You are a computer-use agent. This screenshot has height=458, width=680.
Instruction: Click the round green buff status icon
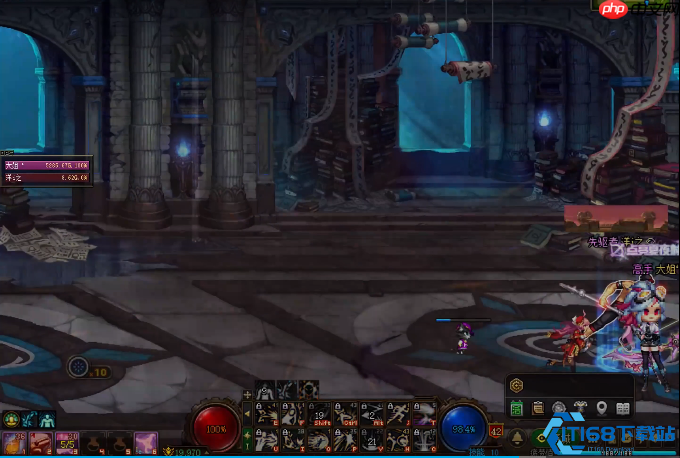(11, 419)
